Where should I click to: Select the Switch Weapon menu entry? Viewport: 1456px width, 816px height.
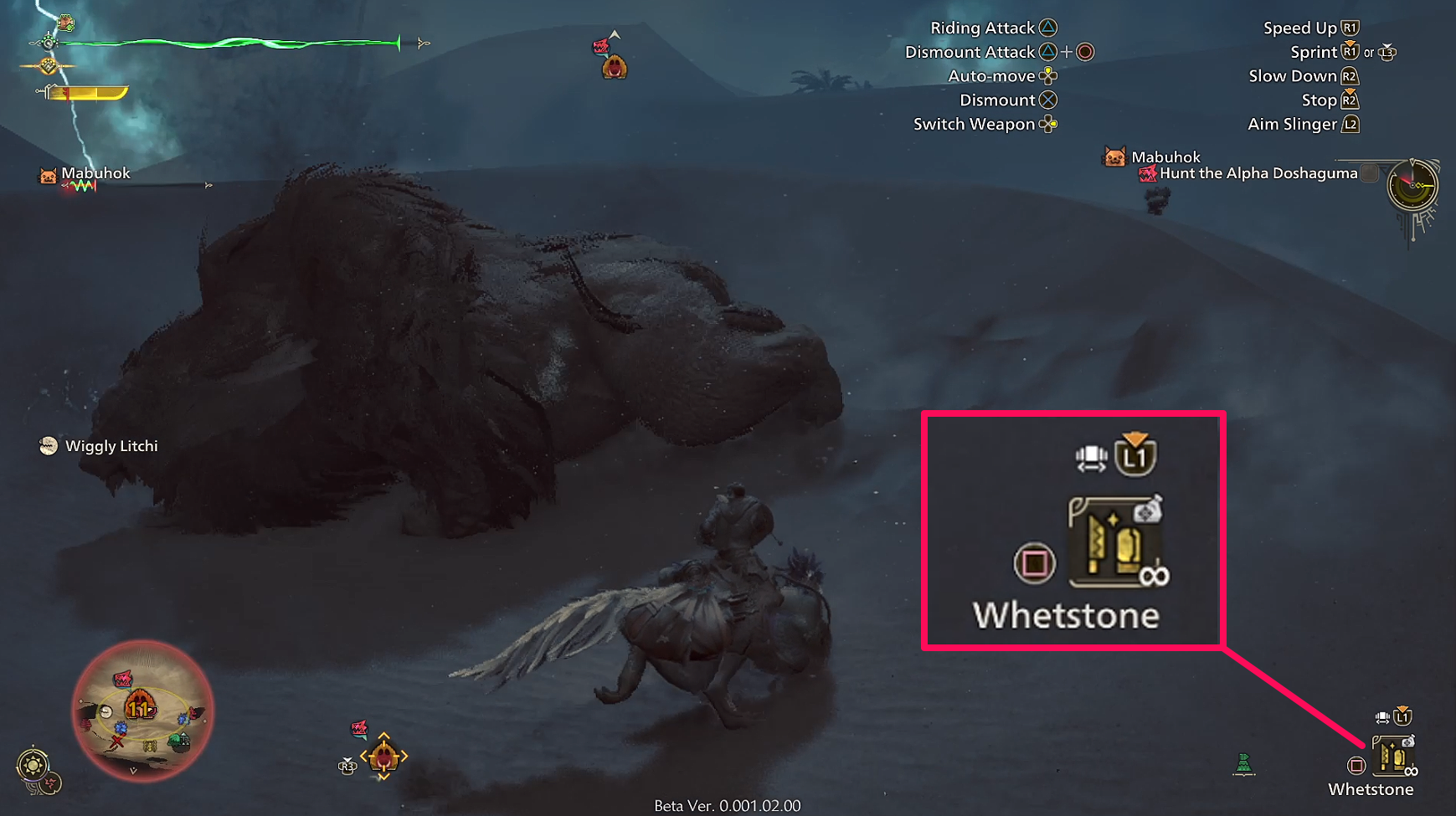985,124
